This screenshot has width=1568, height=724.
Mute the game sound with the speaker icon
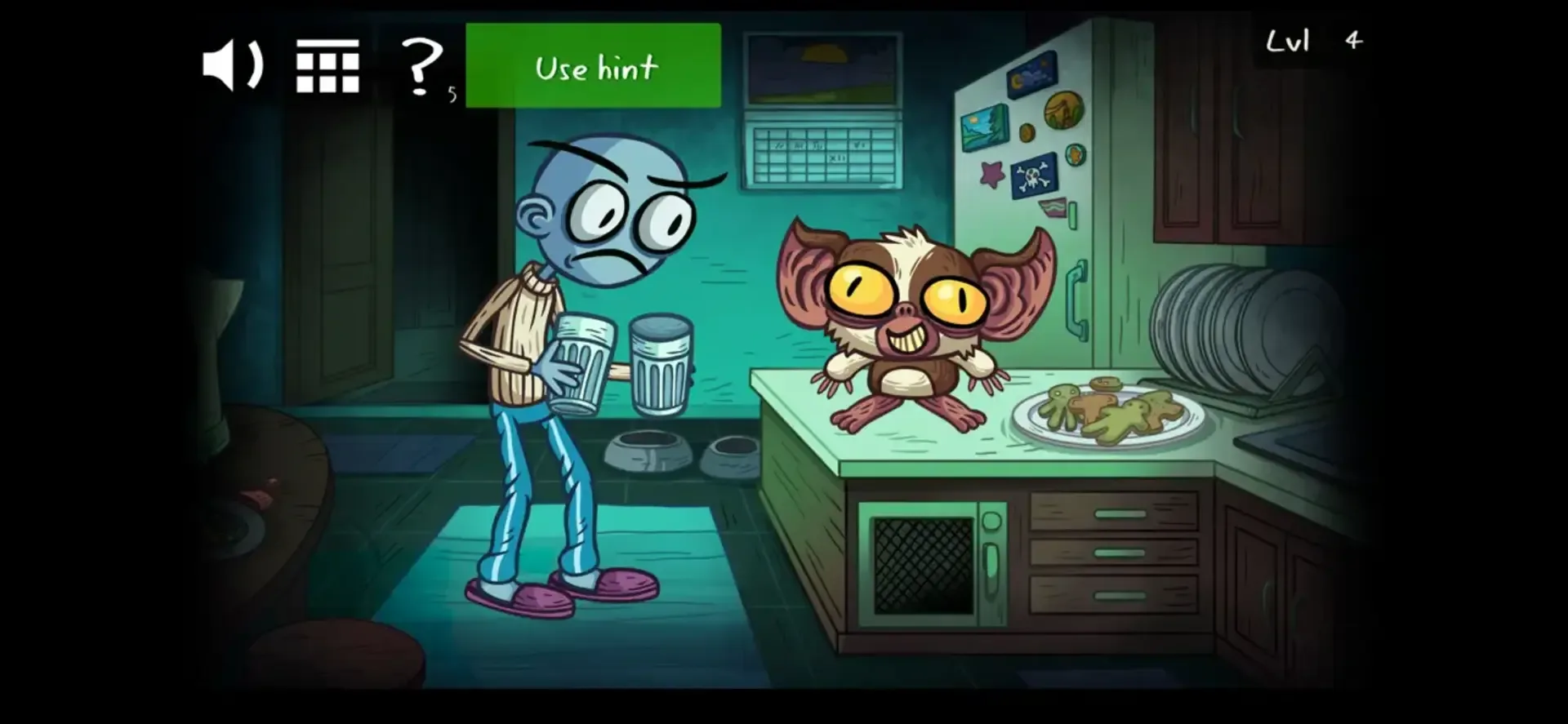(x=231, y=65)
